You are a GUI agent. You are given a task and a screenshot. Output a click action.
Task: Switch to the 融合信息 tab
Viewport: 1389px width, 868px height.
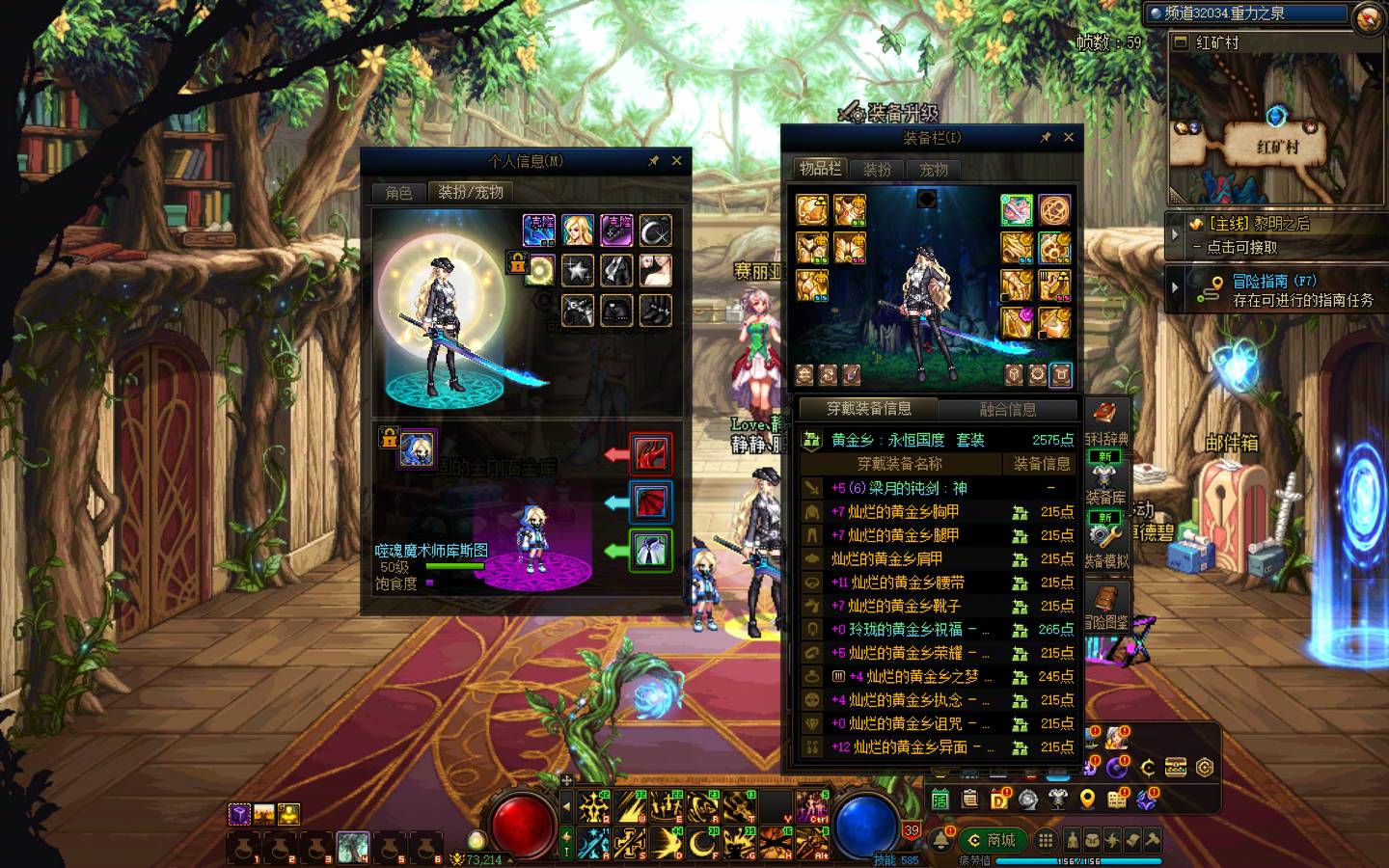(x=1008, y=410)
